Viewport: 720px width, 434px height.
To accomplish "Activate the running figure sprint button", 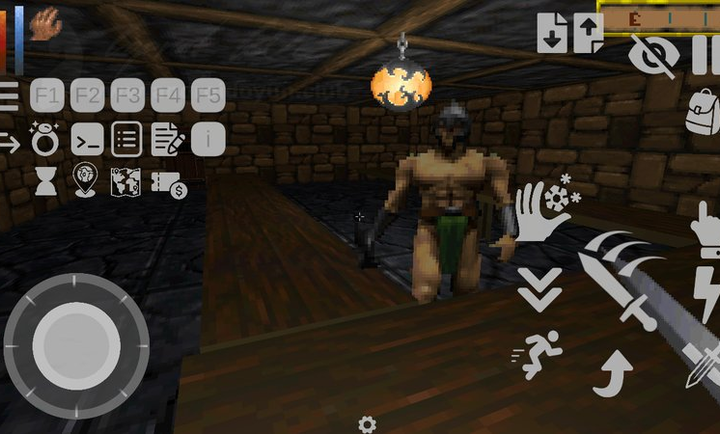I will pyautogui.click(x=539, y=355).
